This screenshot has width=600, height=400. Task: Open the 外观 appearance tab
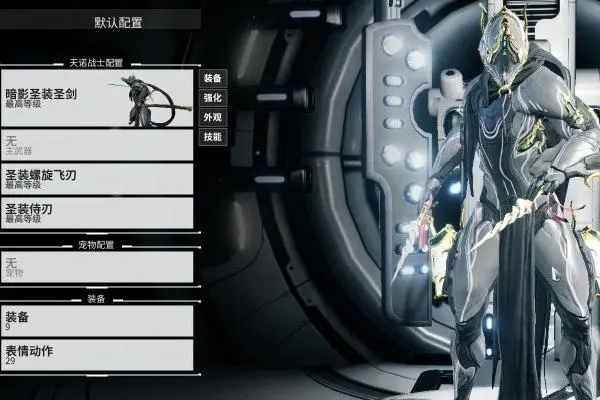212,118
